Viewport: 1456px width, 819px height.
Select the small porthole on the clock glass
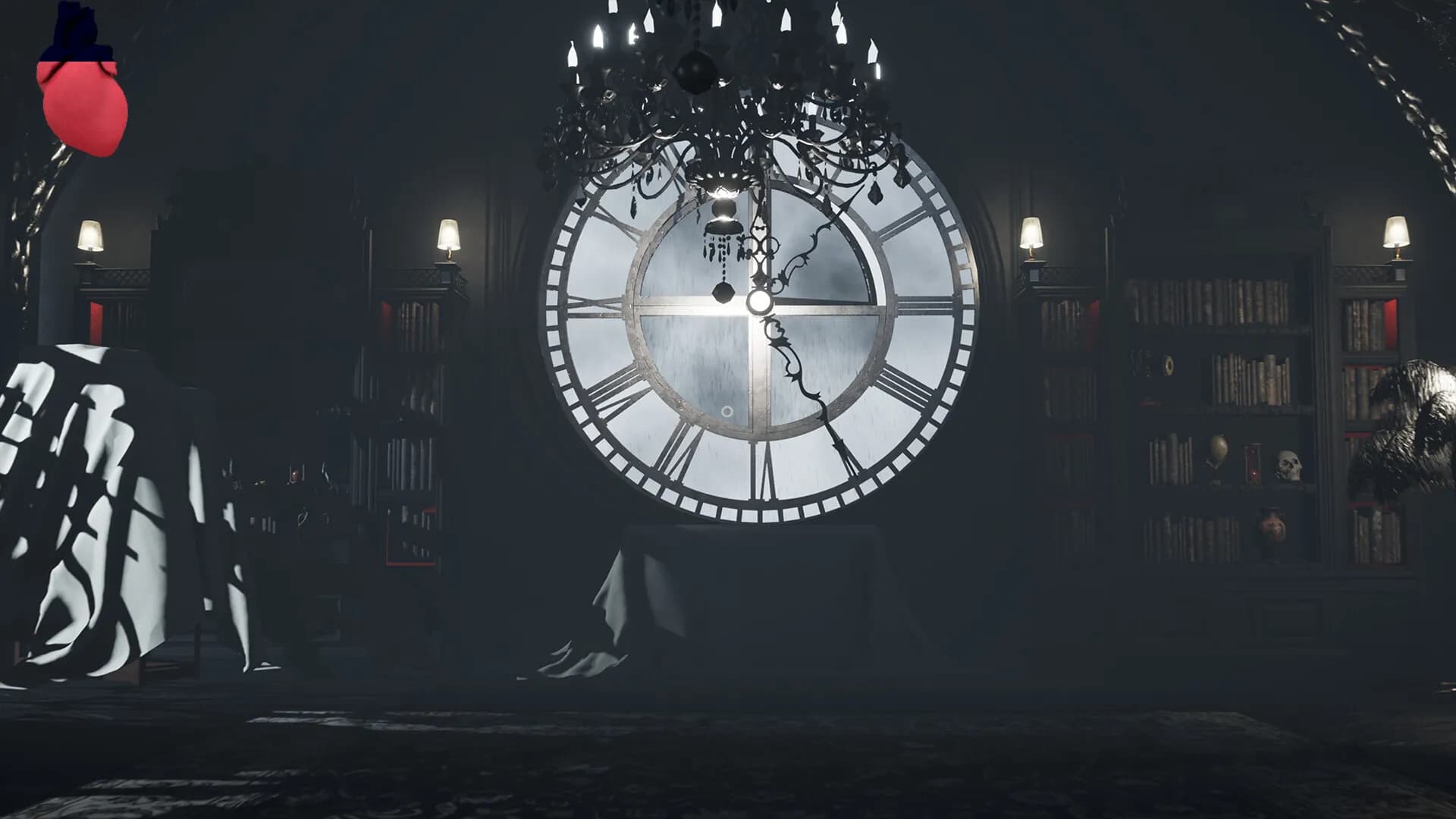click(x=728, y=411)
